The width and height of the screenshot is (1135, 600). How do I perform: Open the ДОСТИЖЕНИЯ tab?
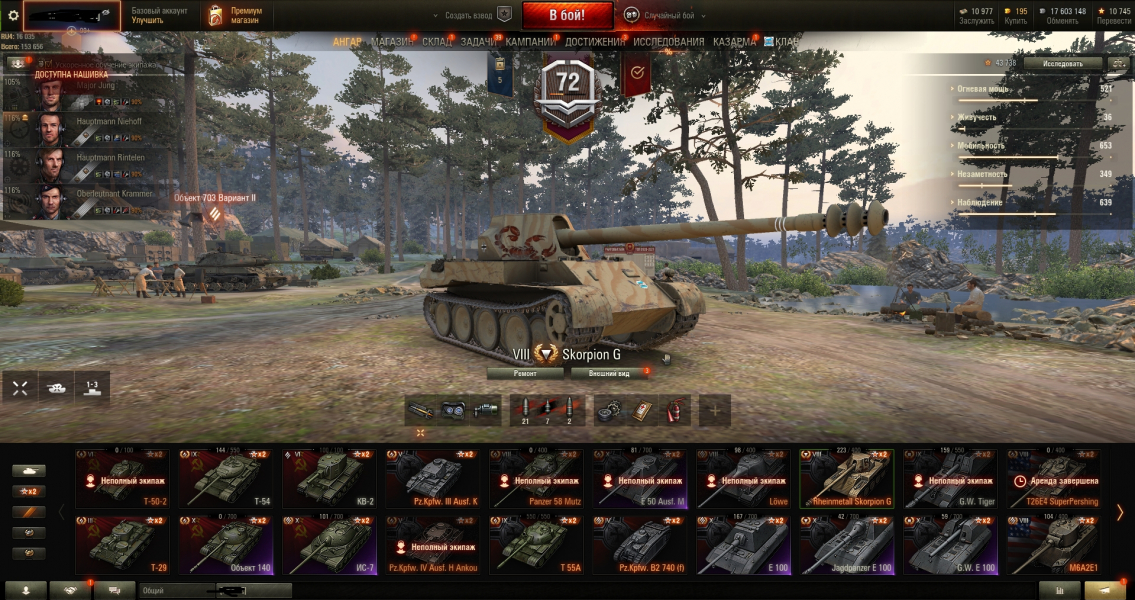tap(595, 42)
